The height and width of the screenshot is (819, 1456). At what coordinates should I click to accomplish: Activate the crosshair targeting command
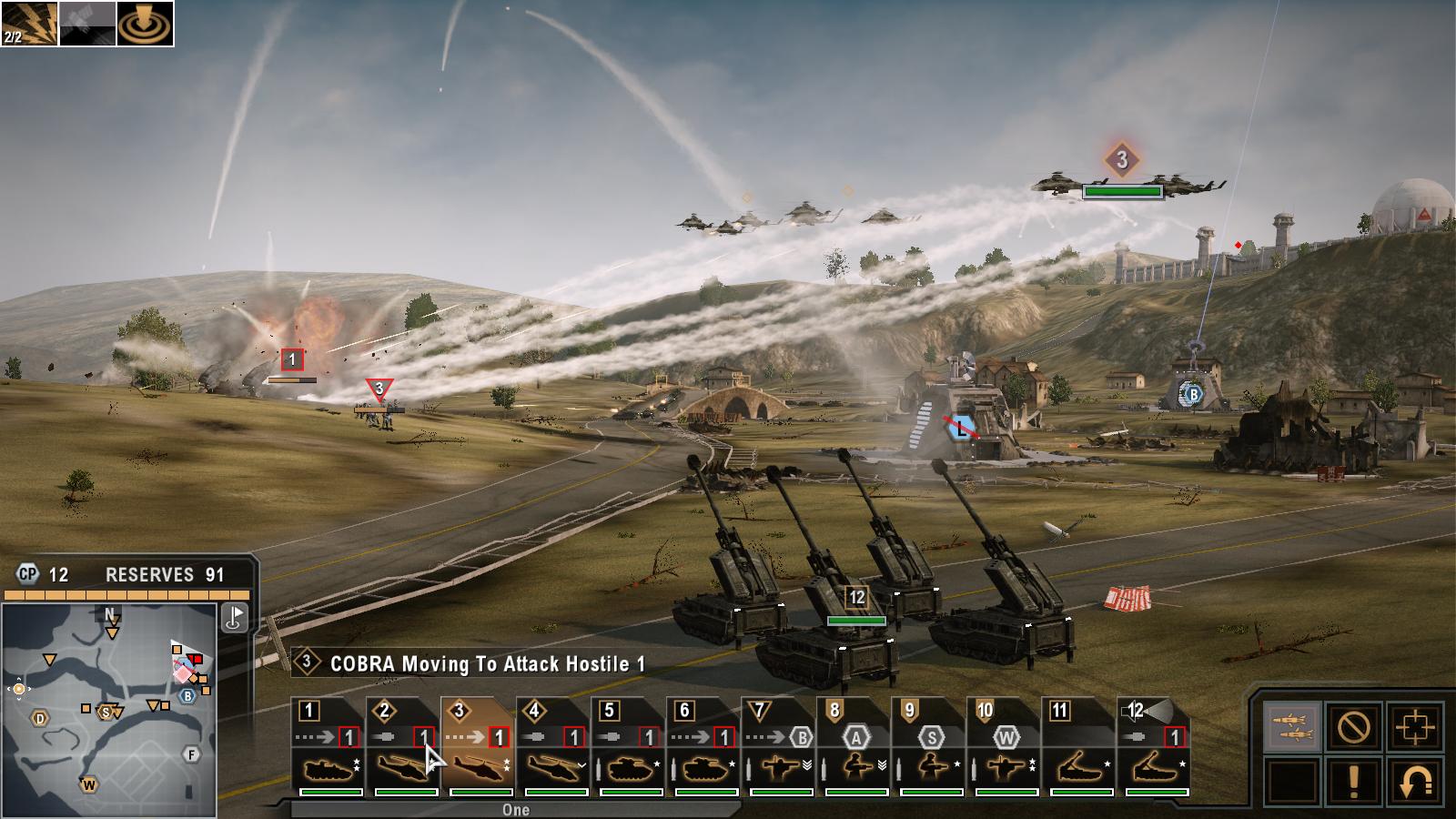coord(1413,727)
